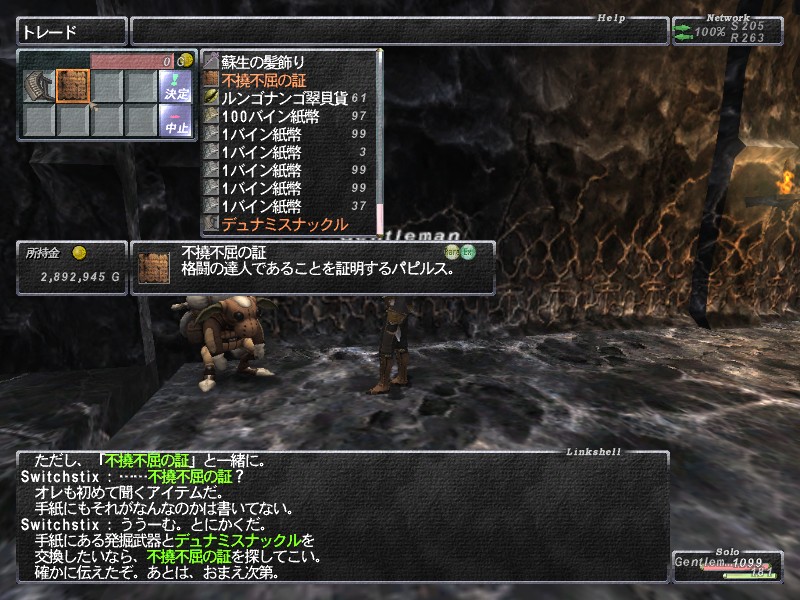
Task: Click the item list scrollbar
Action: click(x=380, y=140)
